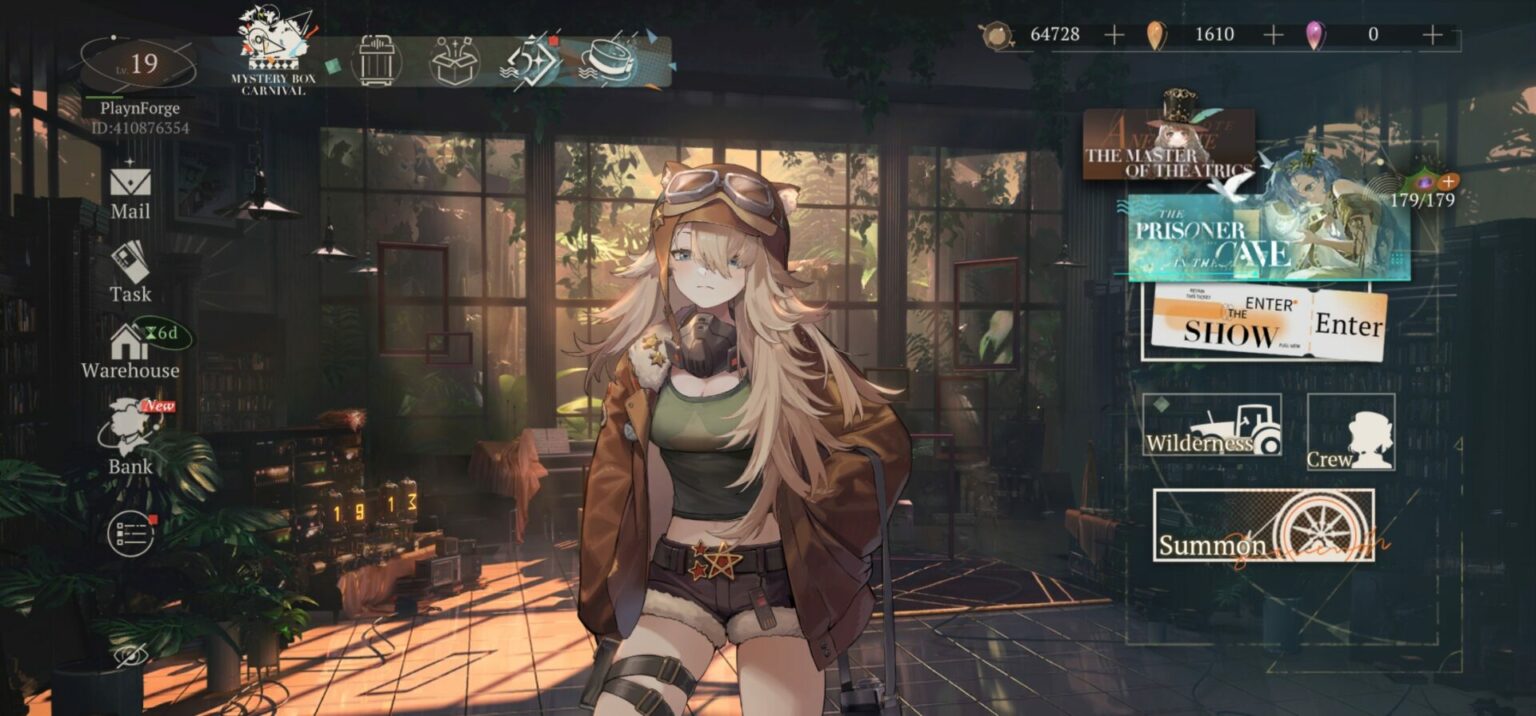Select the diamond 5 star event icon

pos(530,61)
